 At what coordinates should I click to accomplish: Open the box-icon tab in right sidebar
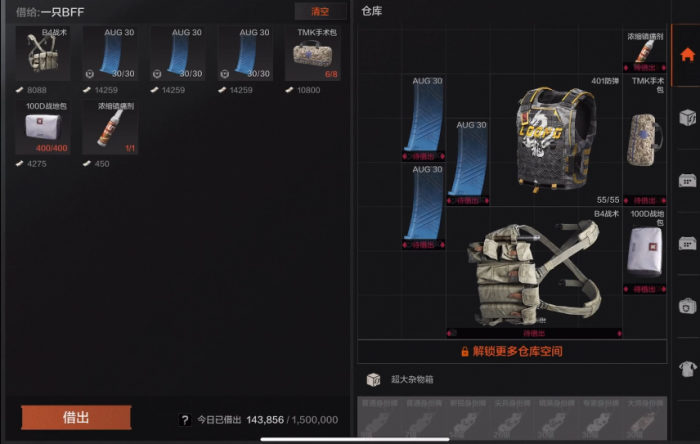coord(686,117)
